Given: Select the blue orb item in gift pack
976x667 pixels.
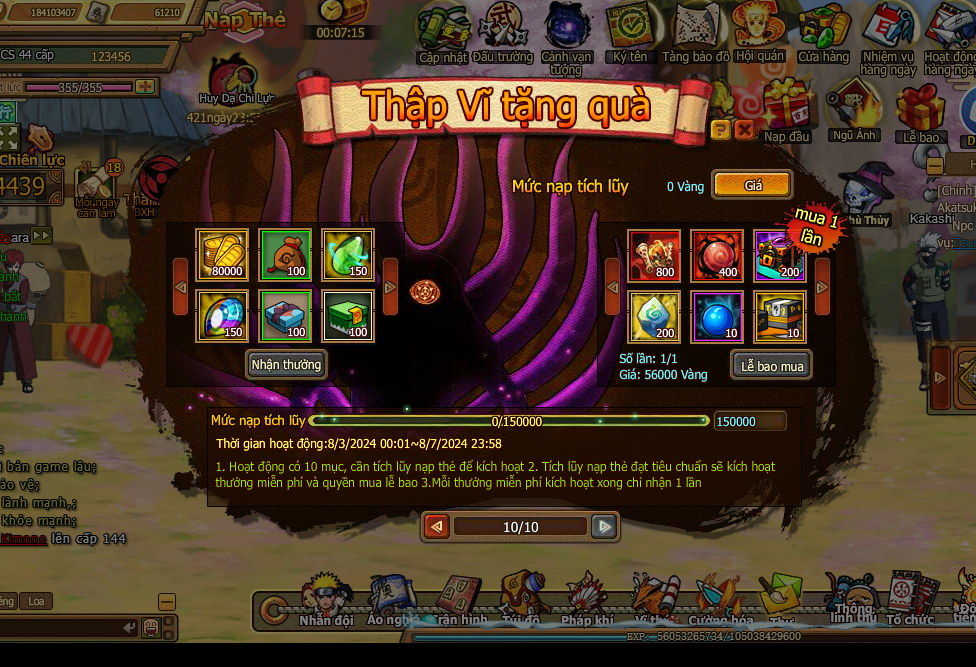Looking at the screenshot, I should [x=717, y=316].
